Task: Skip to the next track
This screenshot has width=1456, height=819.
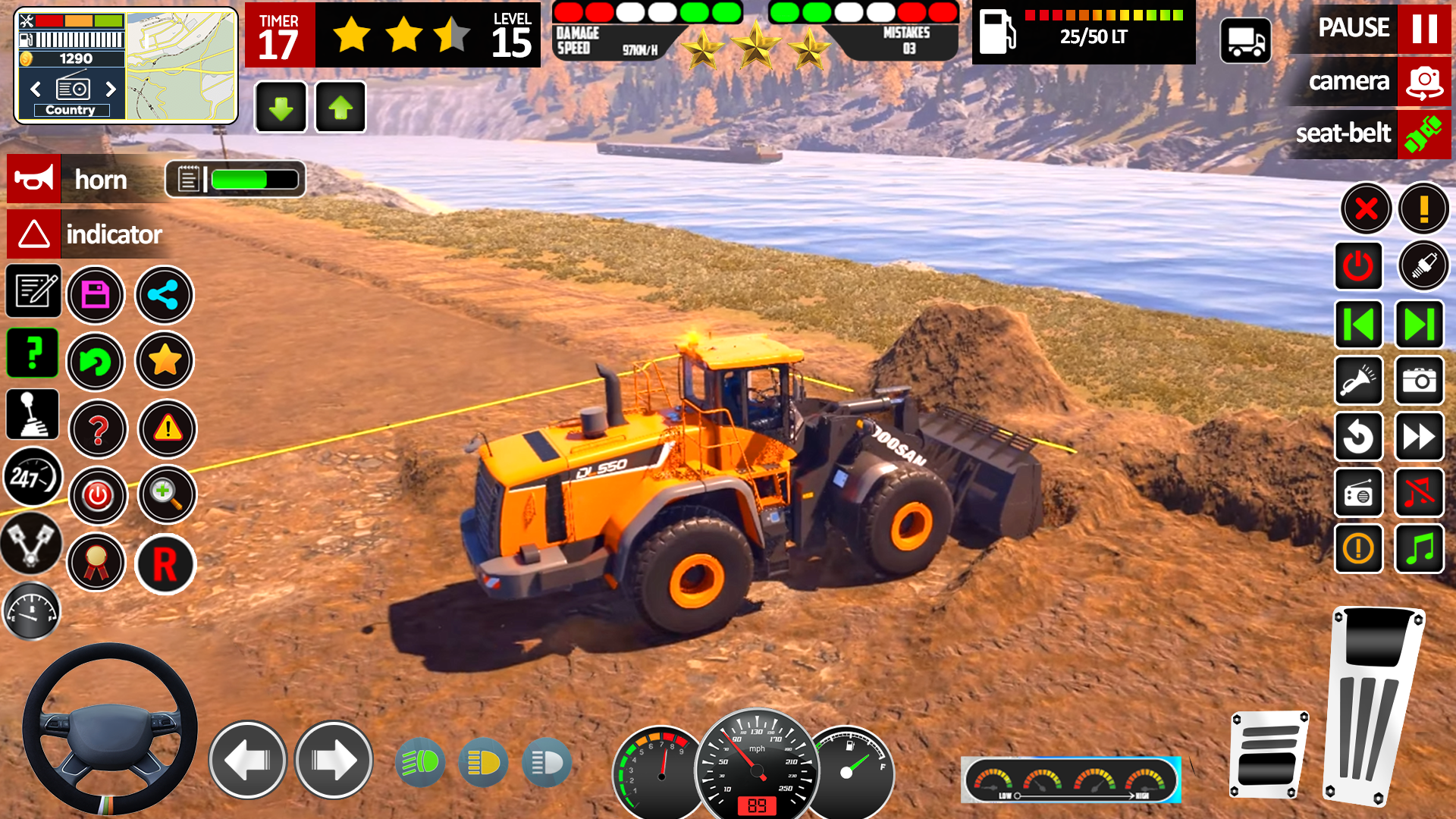Action: pyautogui.click(x=1419, y=325)
